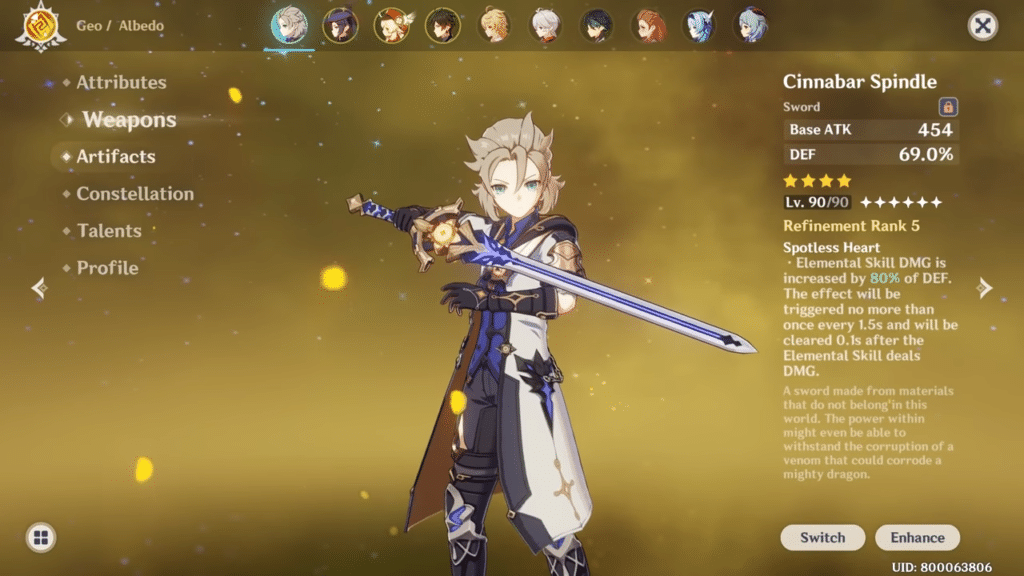Pick the blond Traveler portrait
The width and height of the screenshot is (1024, 576).
pos(494,26)
